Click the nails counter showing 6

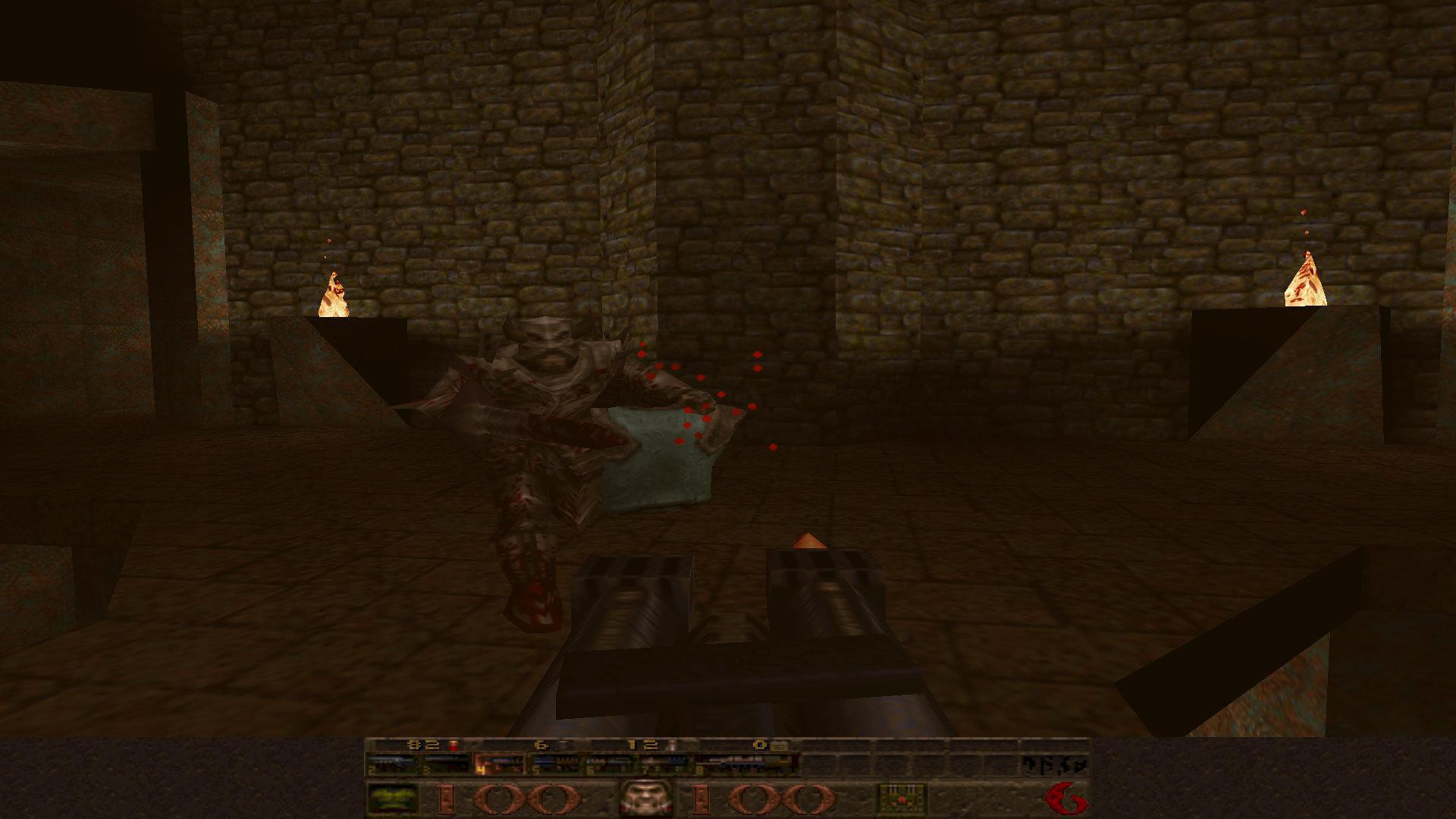(541, 746)
